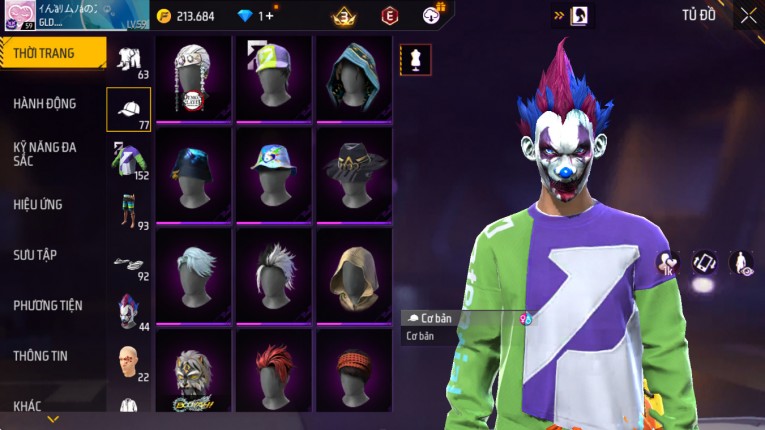Viewport: 765px width, 430px height.
Task: Select the teal hooded headwear item
Action: tap(353, 77)
